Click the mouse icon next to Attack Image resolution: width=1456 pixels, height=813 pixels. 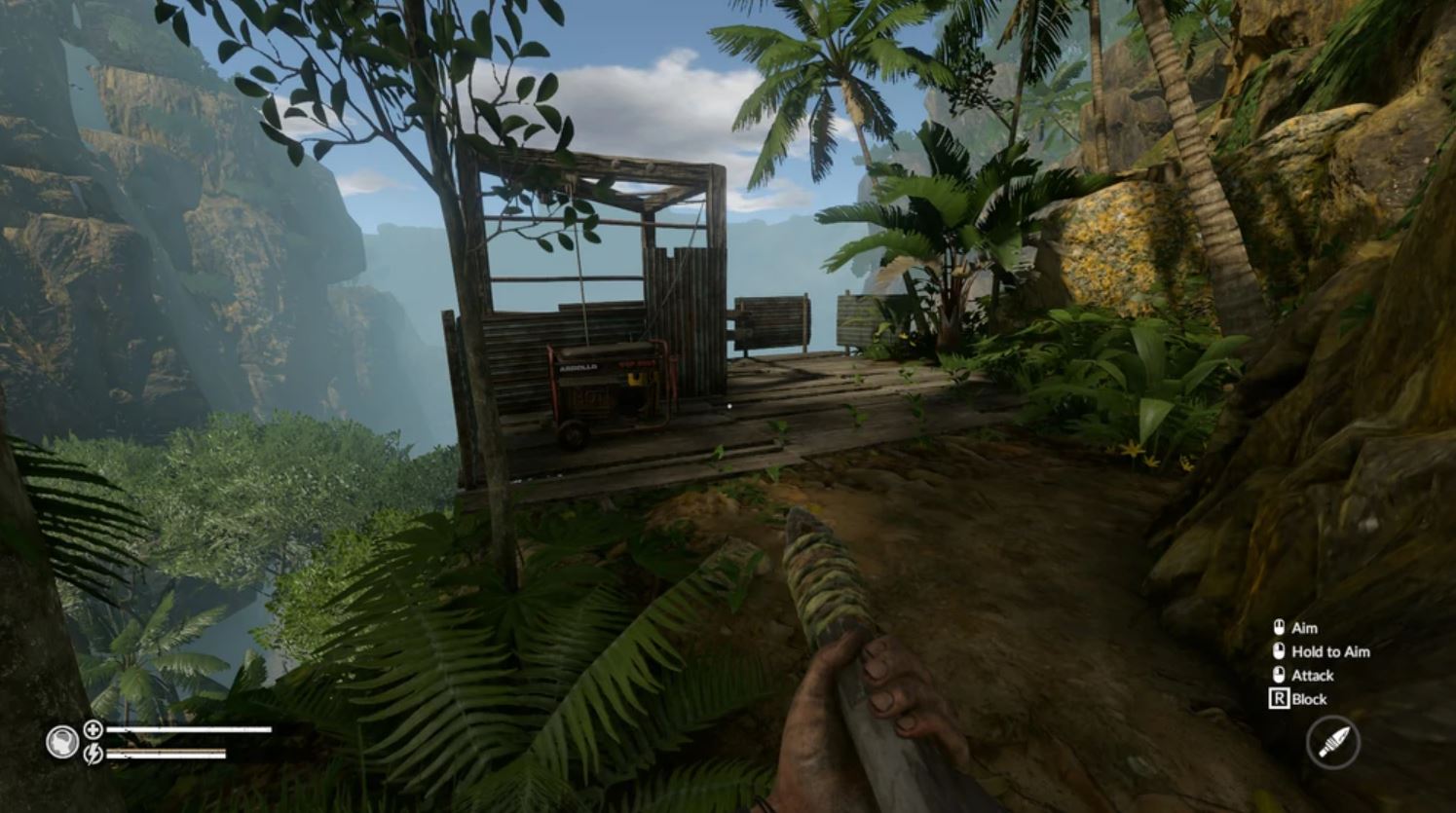(x=1279, y=675)
